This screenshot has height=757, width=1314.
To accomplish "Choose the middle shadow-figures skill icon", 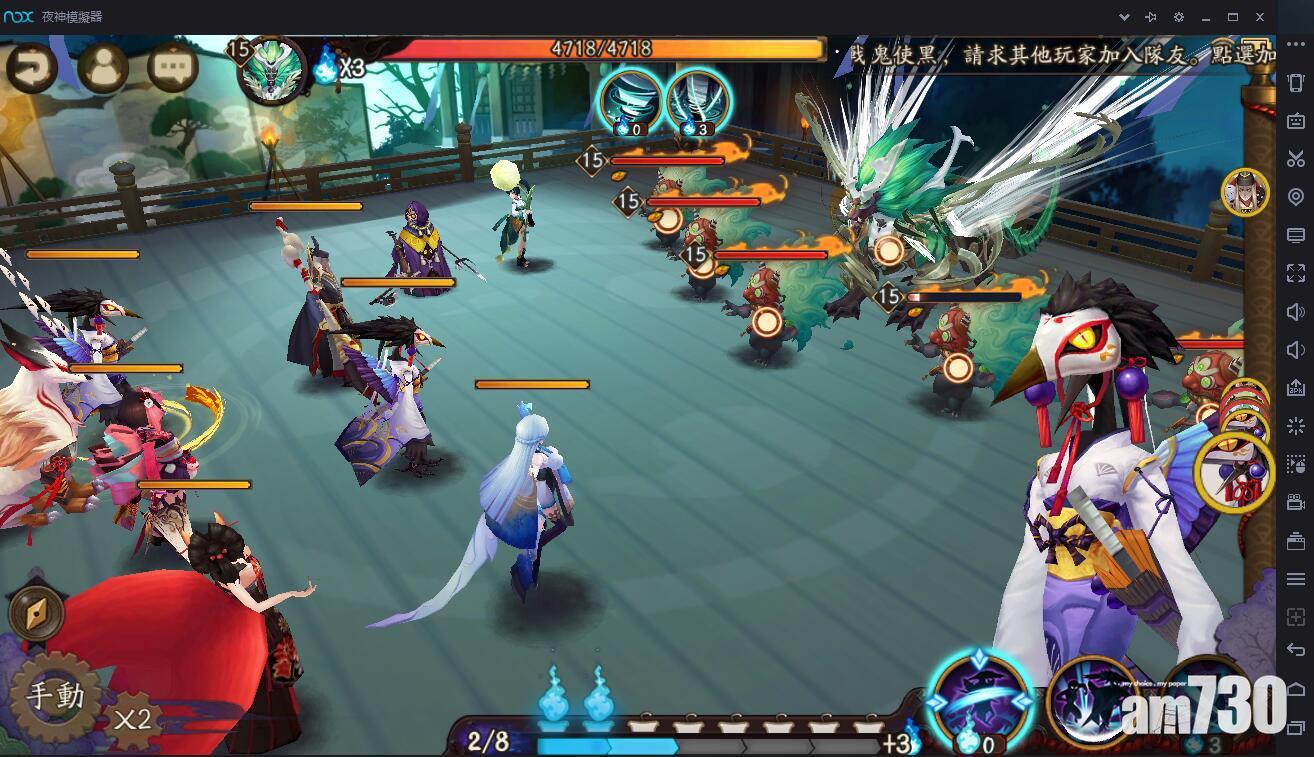I will click(x=1095, y=702).
